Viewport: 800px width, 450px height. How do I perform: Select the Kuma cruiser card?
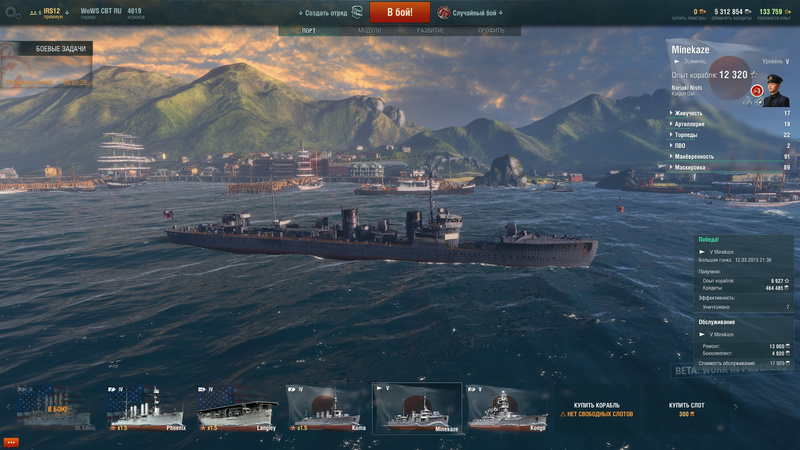pos(328,408)
